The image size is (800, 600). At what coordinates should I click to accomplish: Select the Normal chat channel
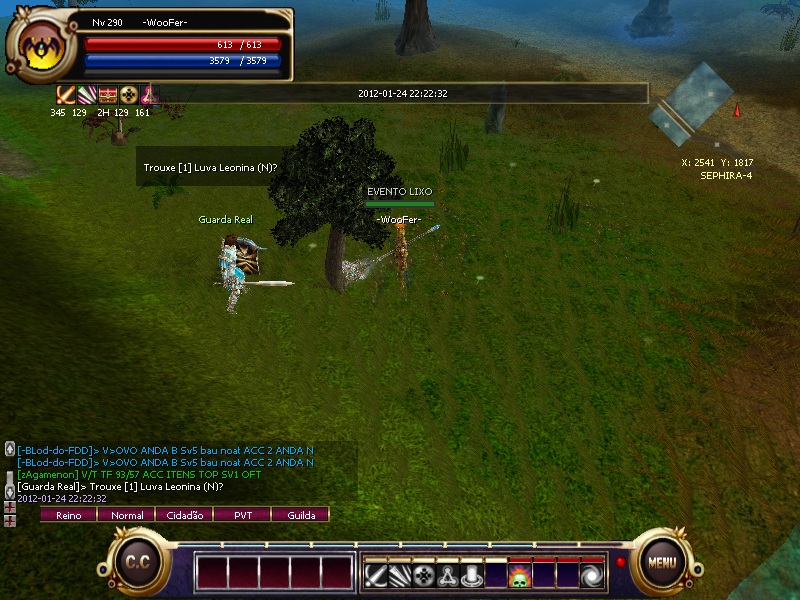(127, 515)
